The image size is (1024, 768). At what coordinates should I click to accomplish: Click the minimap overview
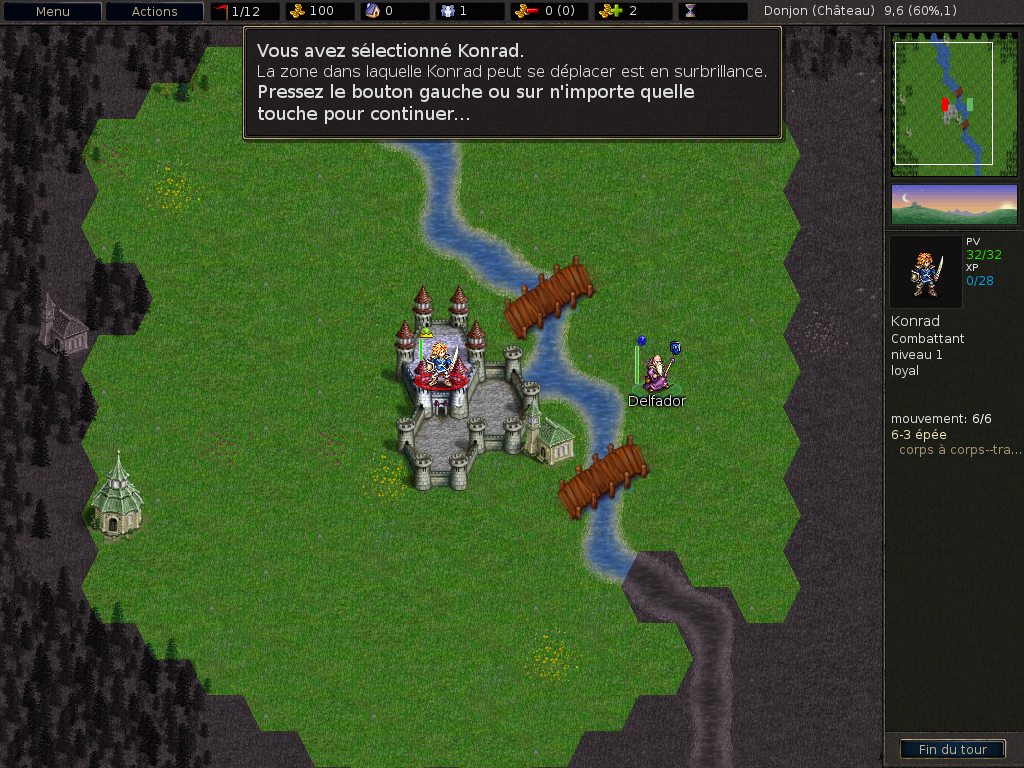coord(953,103)
